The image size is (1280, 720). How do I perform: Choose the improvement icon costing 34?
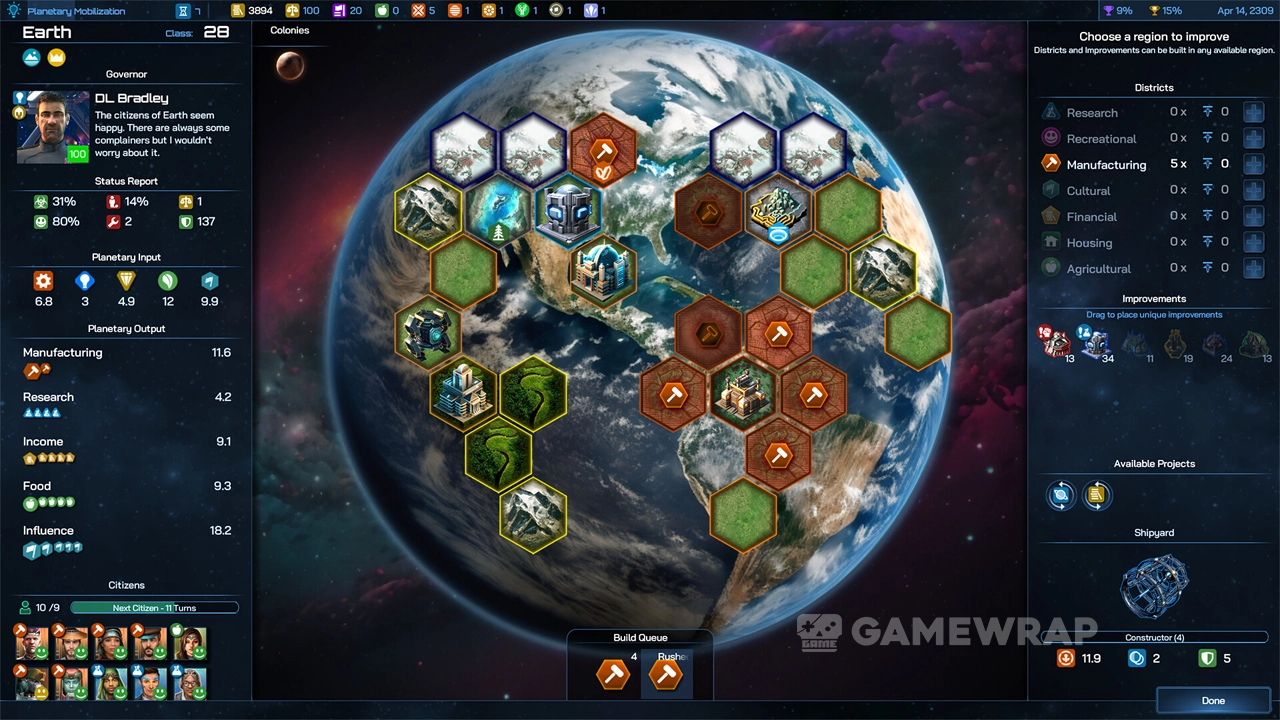click(x=1095, y=343)
